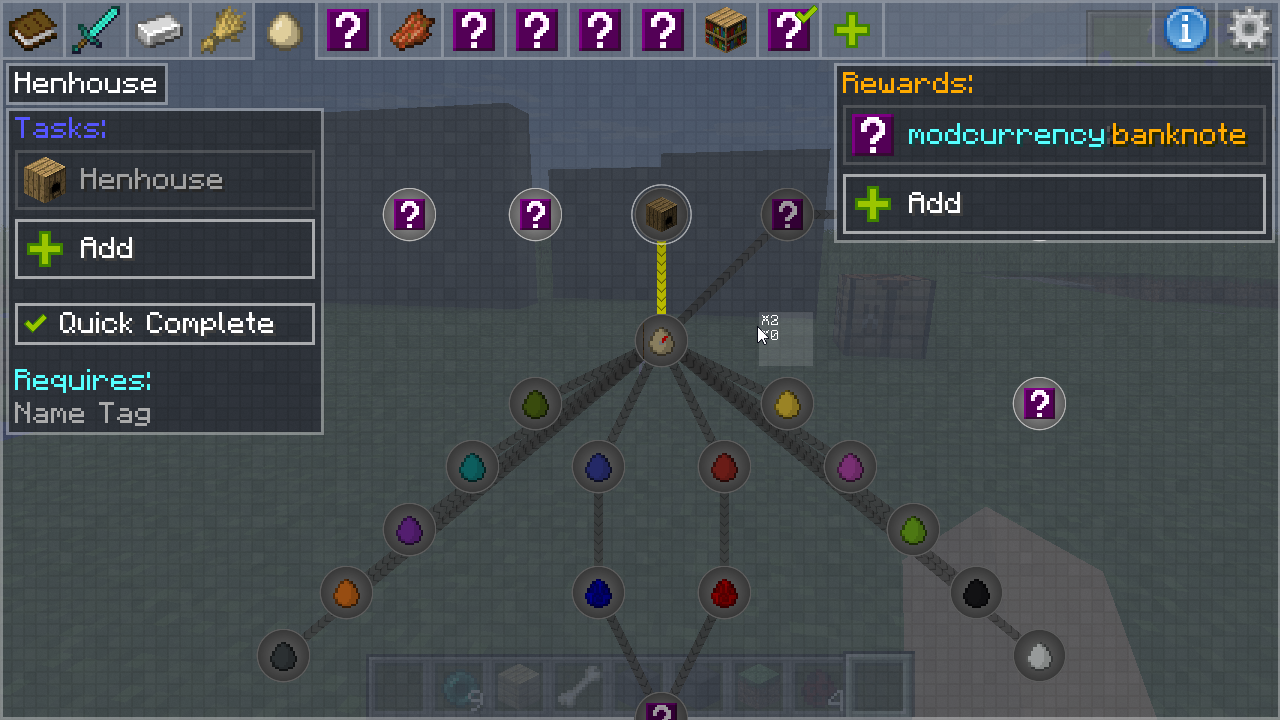
Task: Select the iron ingot chapter tab
Action: pyautogui.click(x=159, y=30)
